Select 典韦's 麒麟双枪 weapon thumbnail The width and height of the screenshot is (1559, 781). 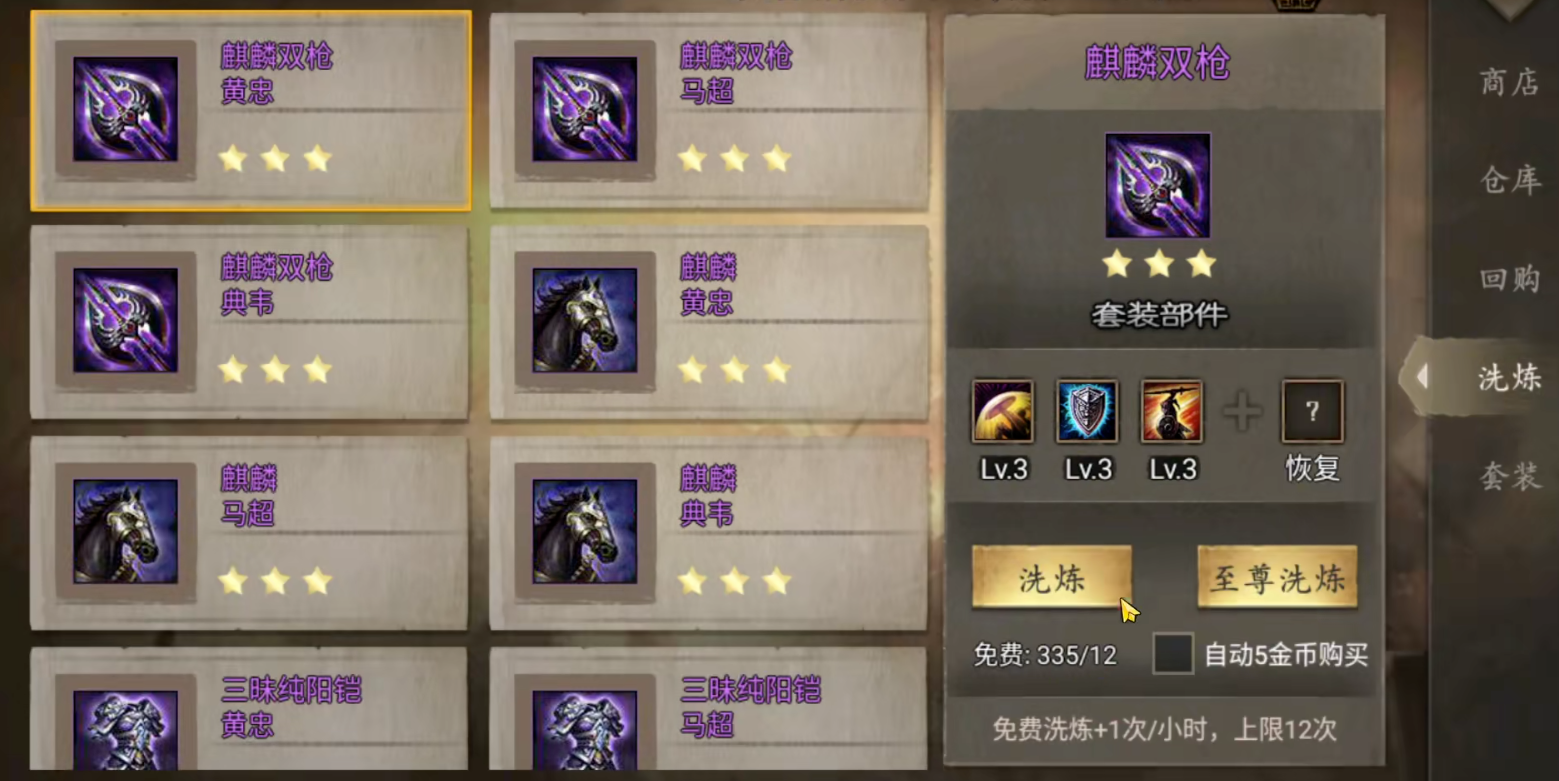pos(128,322)
